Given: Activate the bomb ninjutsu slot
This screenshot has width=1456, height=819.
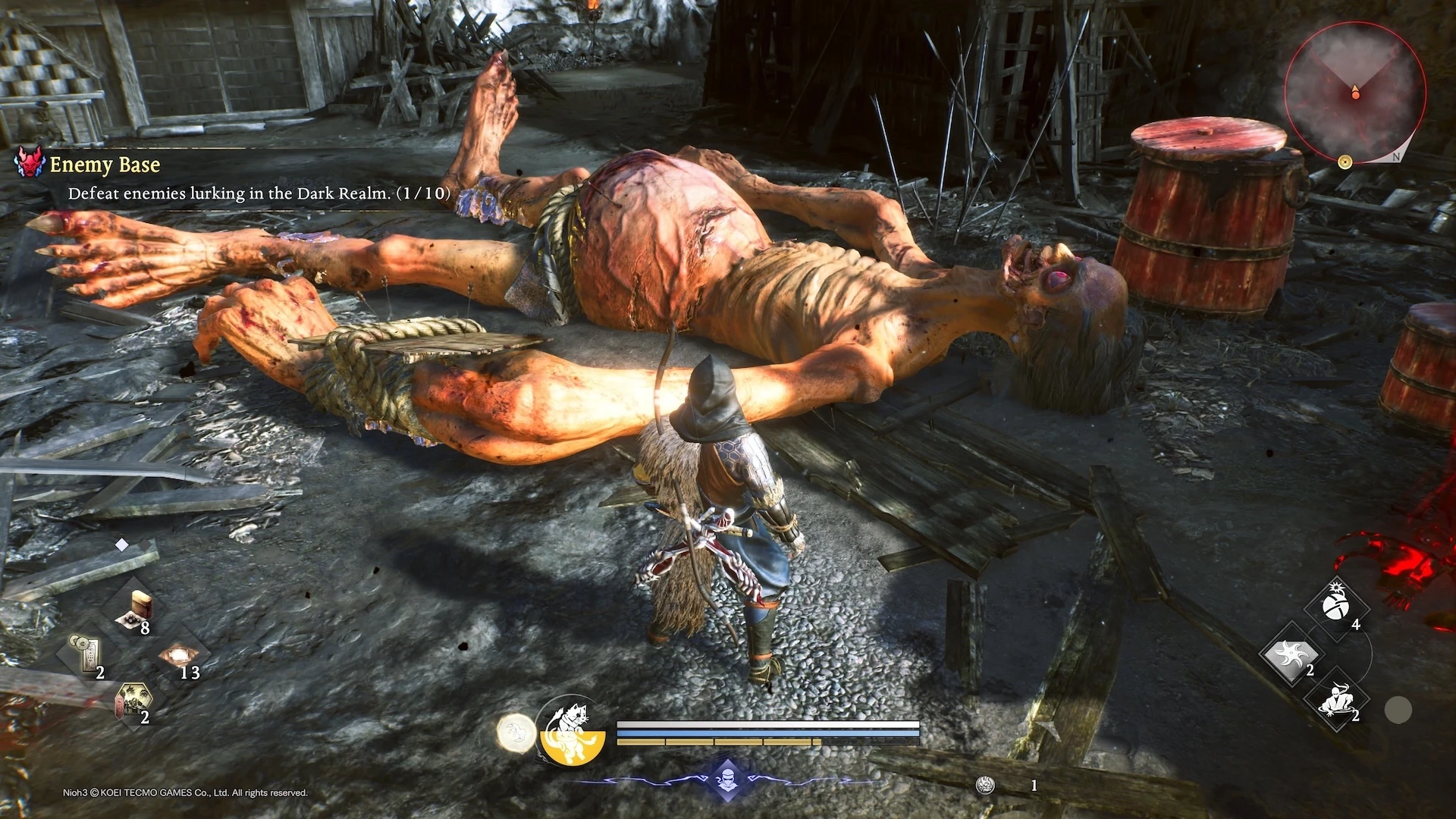Looking at the screenshot, I should coord(1336,607).
